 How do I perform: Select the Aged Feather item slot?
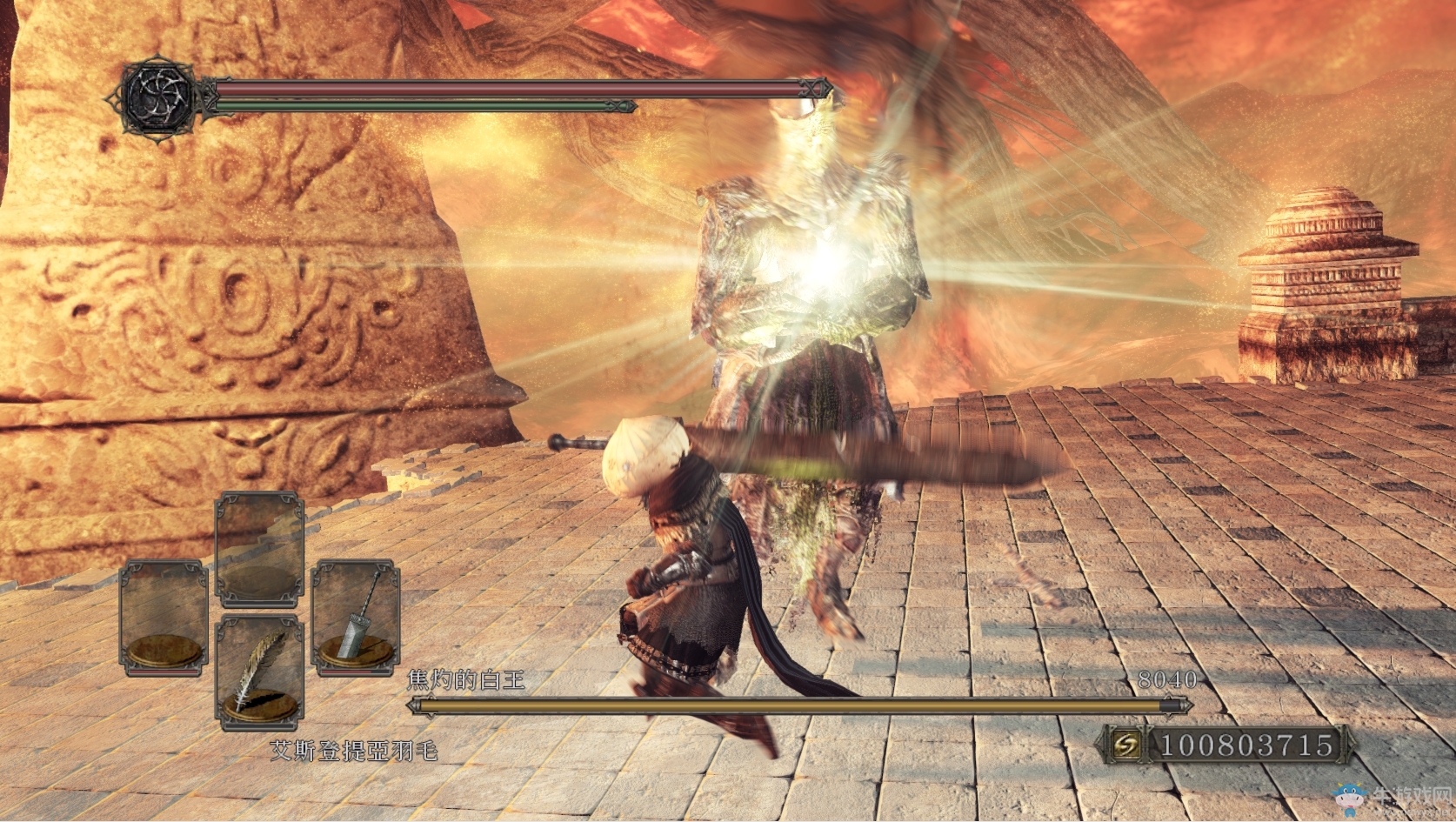pos(258,672)
